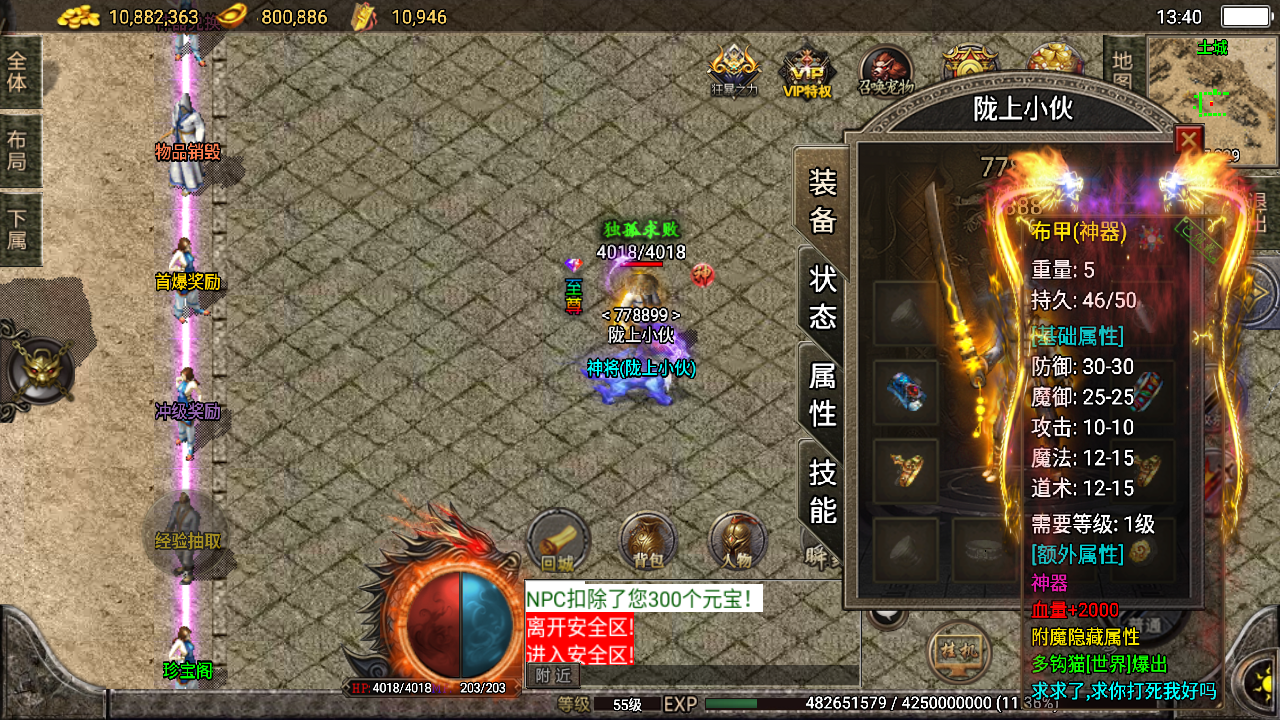
Task: Open the 状态 status tab
Action: (x=822, y=297)
